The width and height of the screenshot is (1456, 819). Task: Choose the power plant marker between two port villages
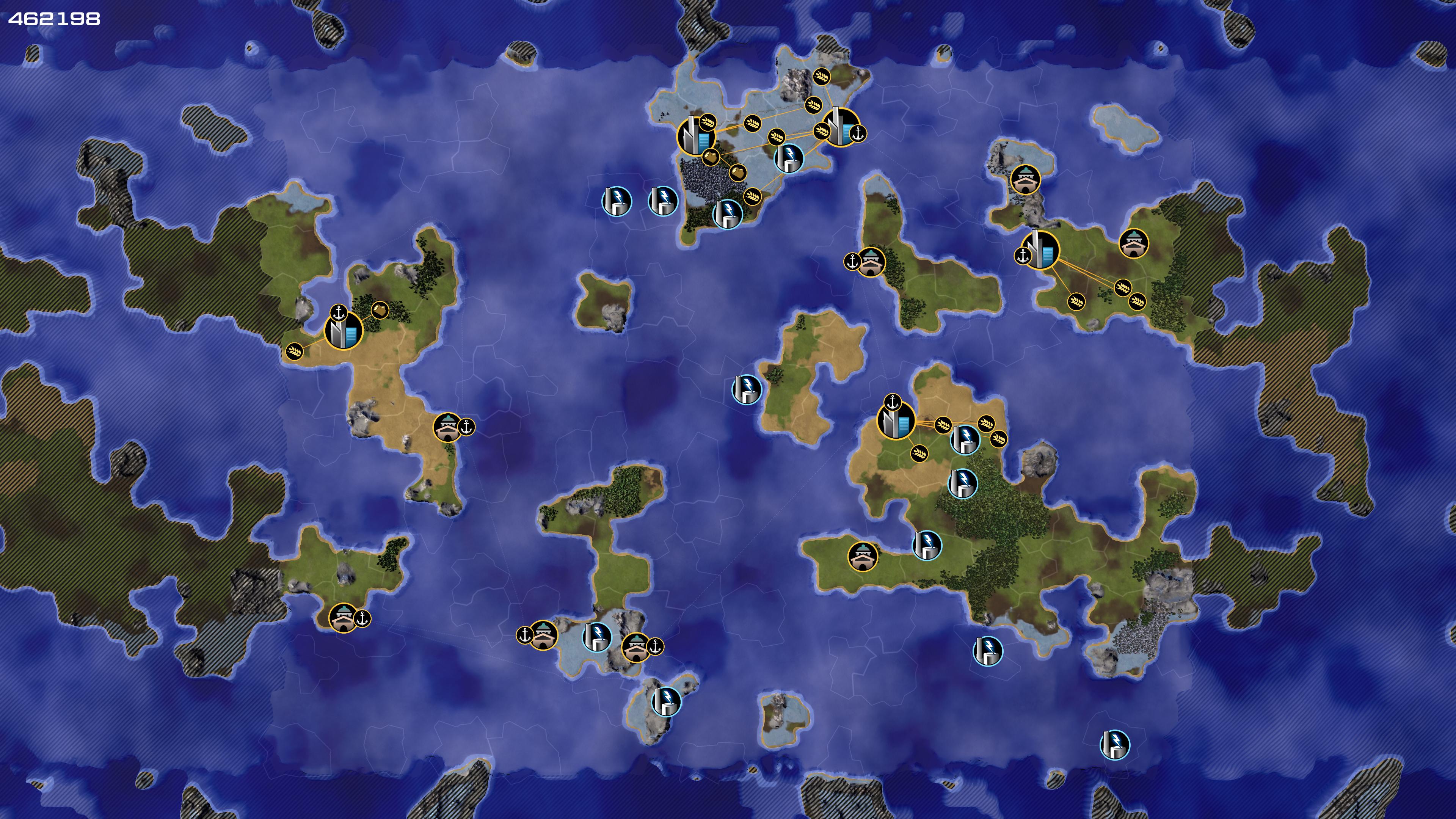[x=597, y=637]
